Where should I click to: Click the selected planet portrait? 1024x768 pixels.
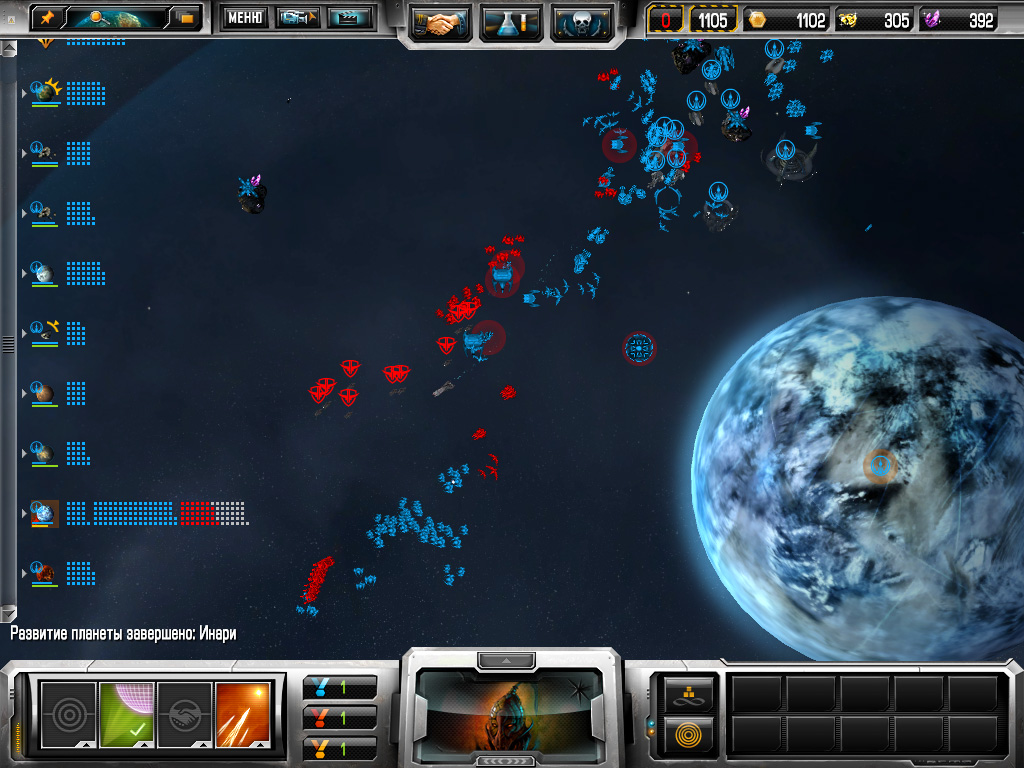click(510, 711)
